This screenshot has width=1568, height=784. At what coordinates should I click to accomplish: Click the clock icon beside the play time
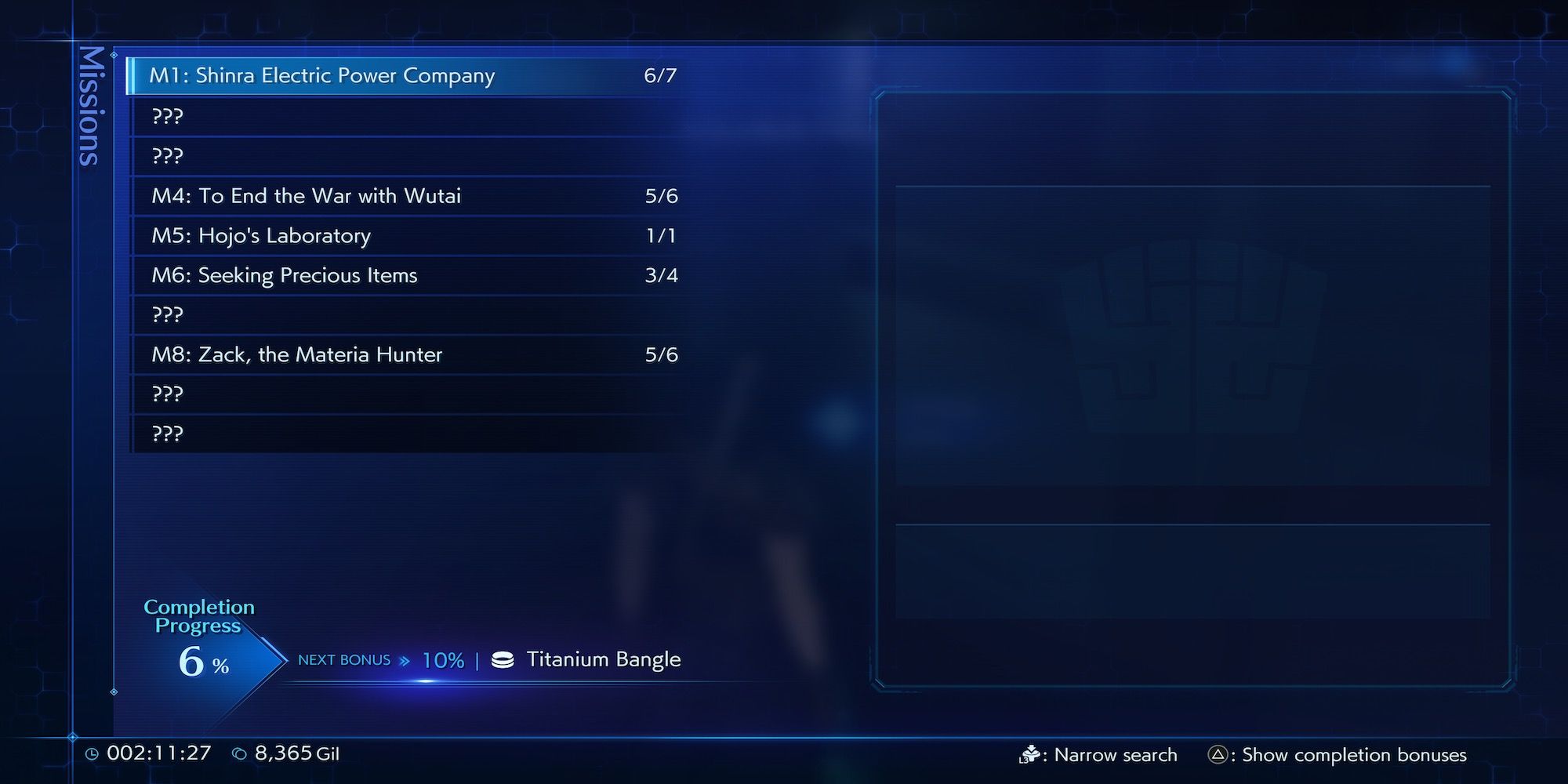[93, 753]
